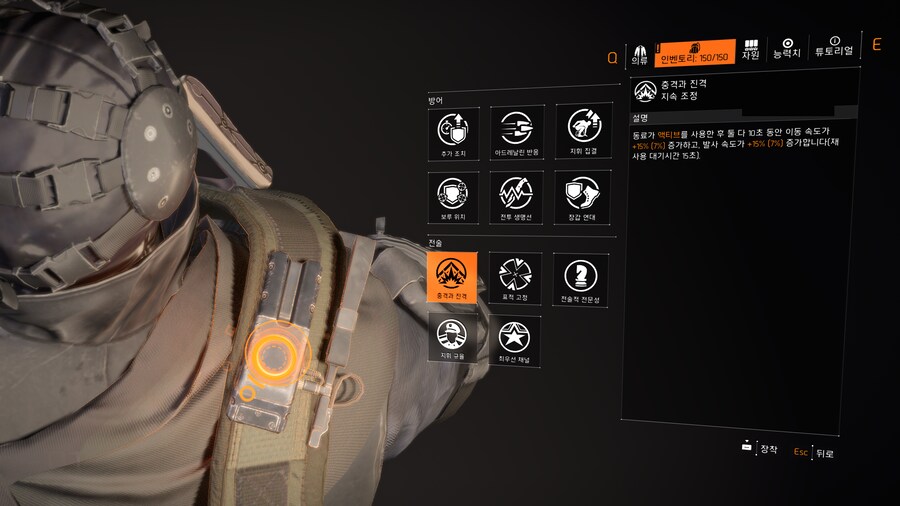Select the 최우선 채널 star talent
The height and width of the screenshot is (506, 900).
[x=517, y=338]
